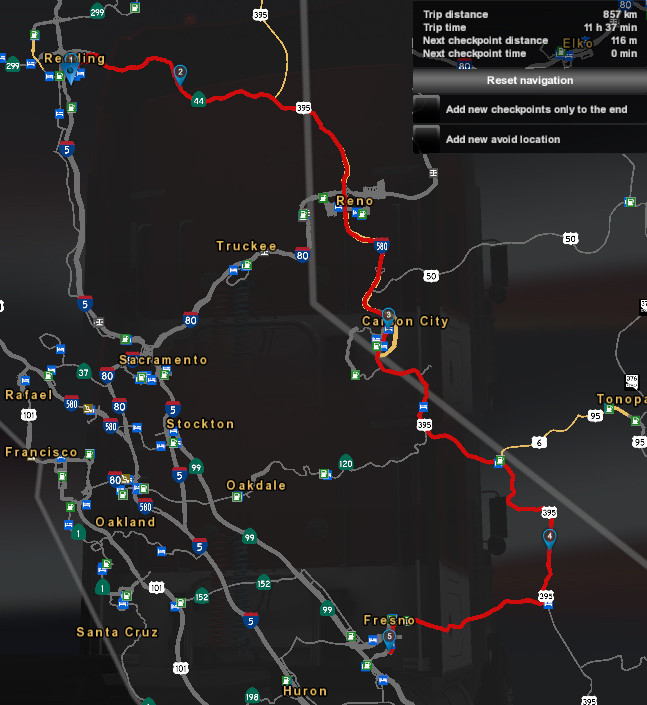Click the Reset navigation button

pyautogui.click(x=529, y=80)
